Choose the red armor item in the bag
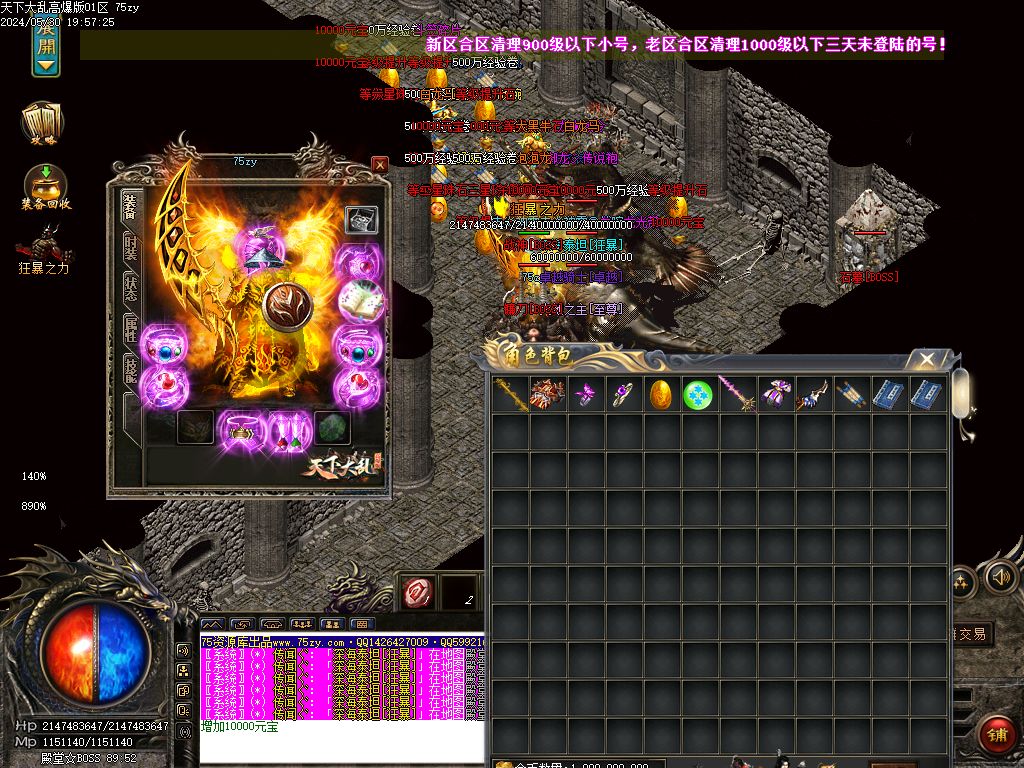The width and height of the screenshot is (1024, 768). pos(547,394)
